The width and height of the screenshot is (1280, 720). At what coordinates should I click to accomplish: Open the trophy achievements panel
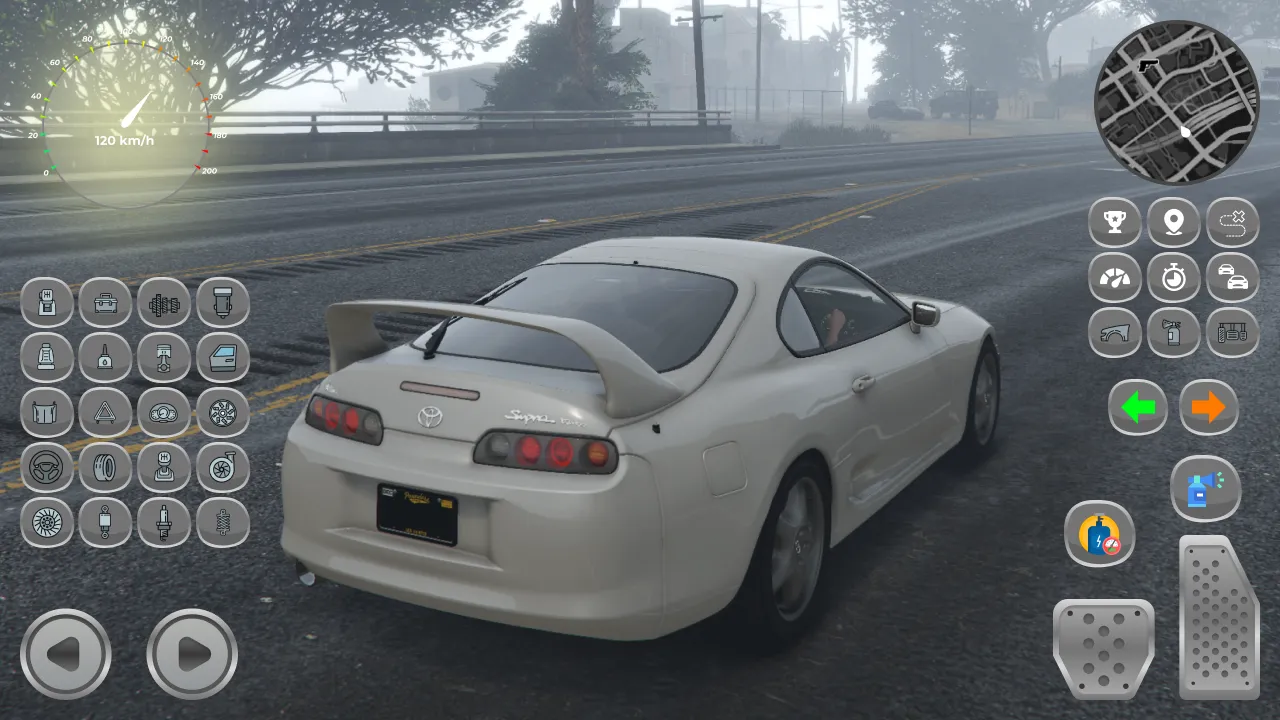click(x=1114, y=223)
